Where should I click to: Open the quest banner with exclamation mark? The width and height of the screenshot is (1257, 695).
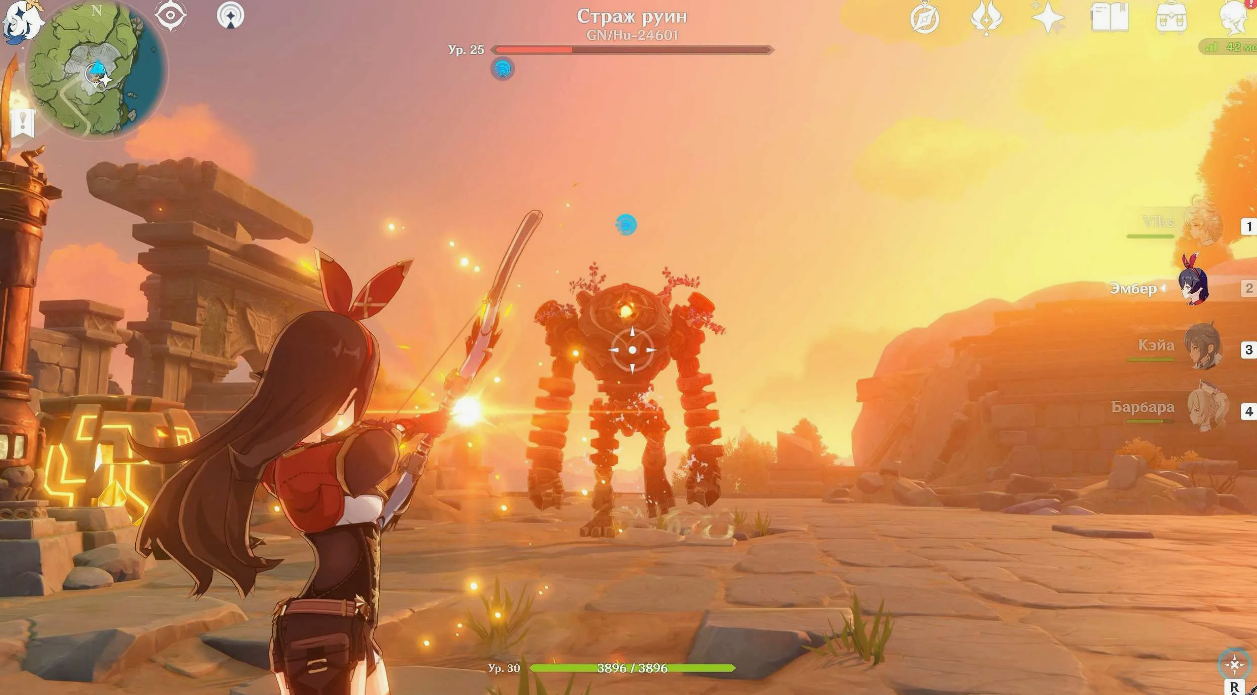point(23,123)
